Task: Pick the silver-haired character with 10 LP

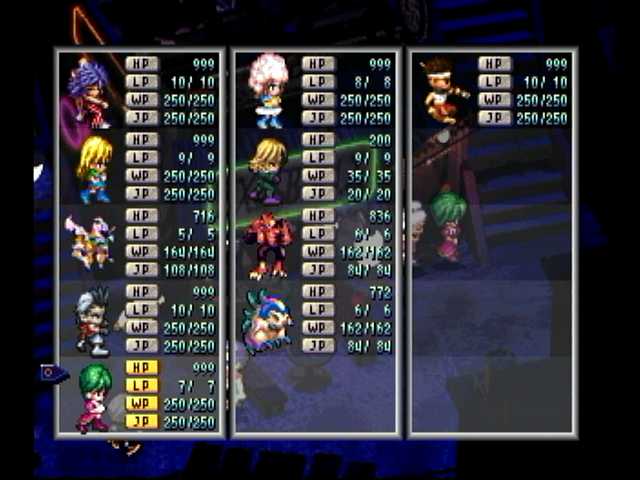Action: (93, 320)
